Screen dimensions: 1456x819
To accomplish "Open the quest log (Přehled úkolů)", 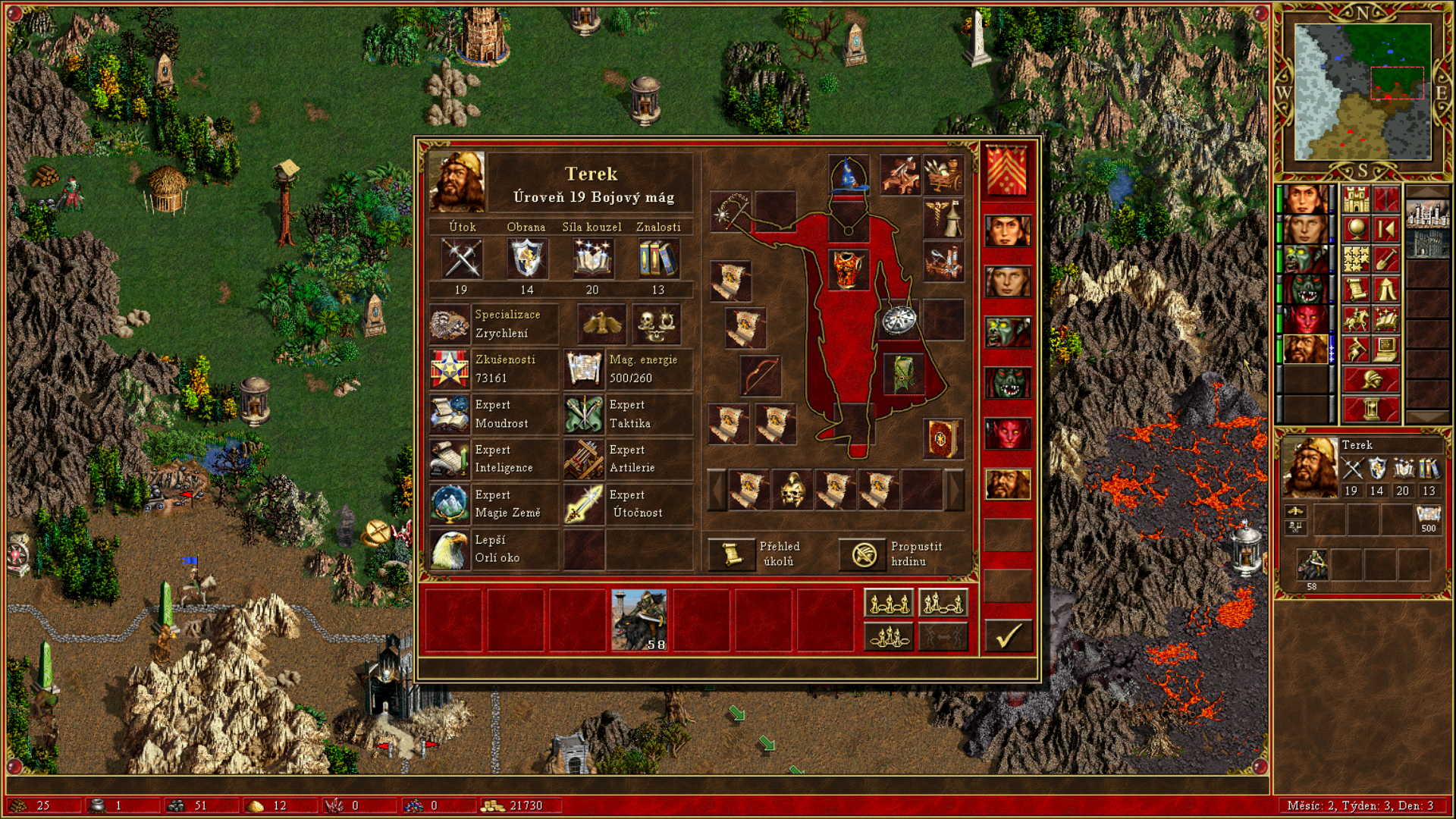I will click(x=730, y=554).
